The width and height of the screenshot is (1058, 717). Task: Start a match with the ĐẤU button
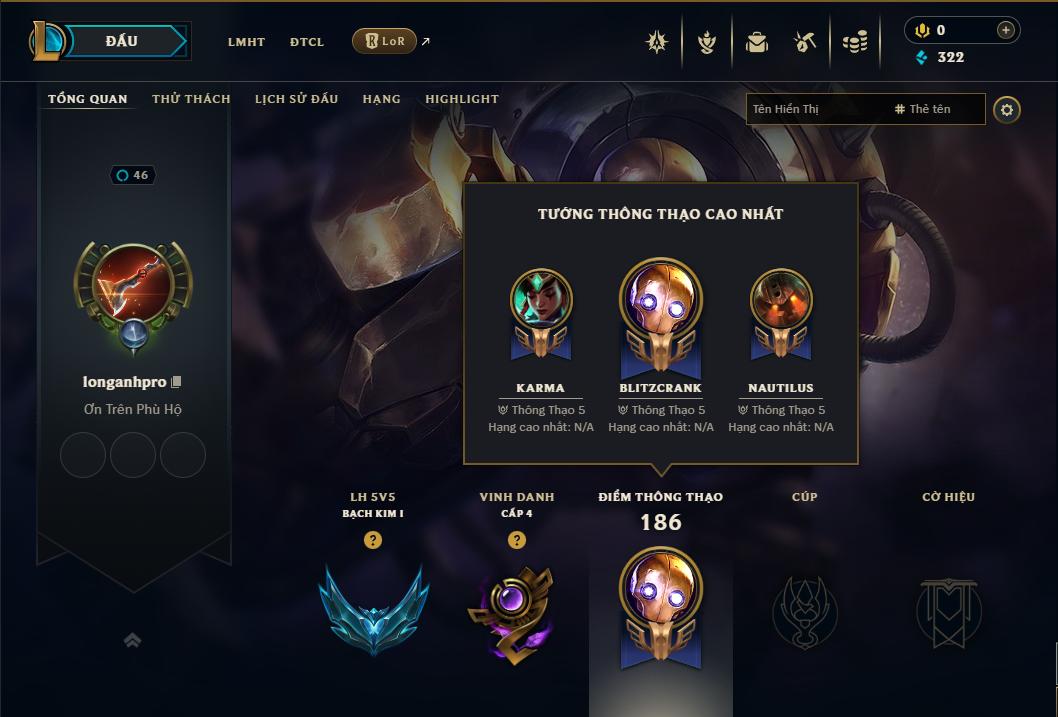tap(121, 41)
